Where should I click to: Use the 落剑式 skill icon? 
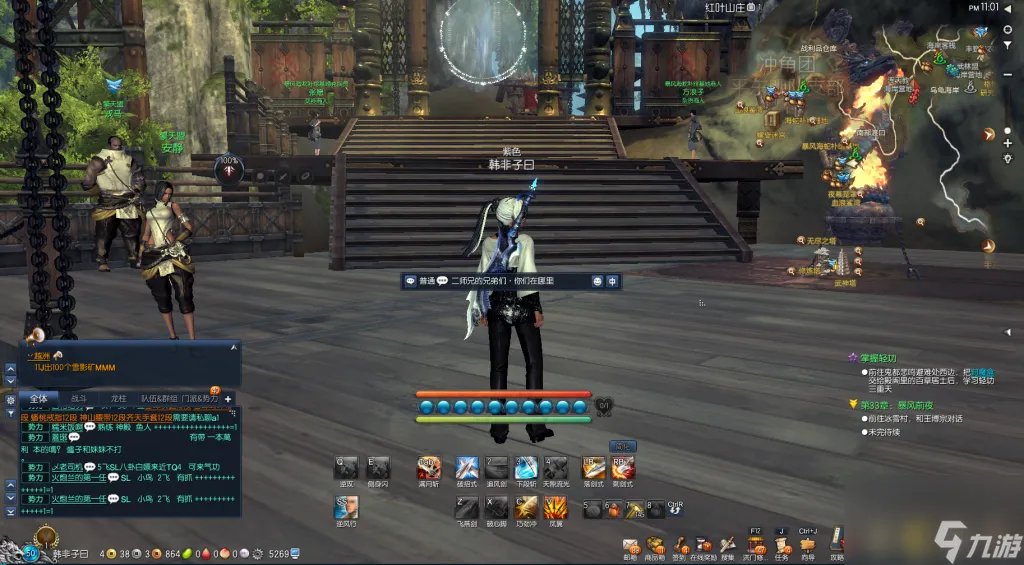click(x=594, y=467)
